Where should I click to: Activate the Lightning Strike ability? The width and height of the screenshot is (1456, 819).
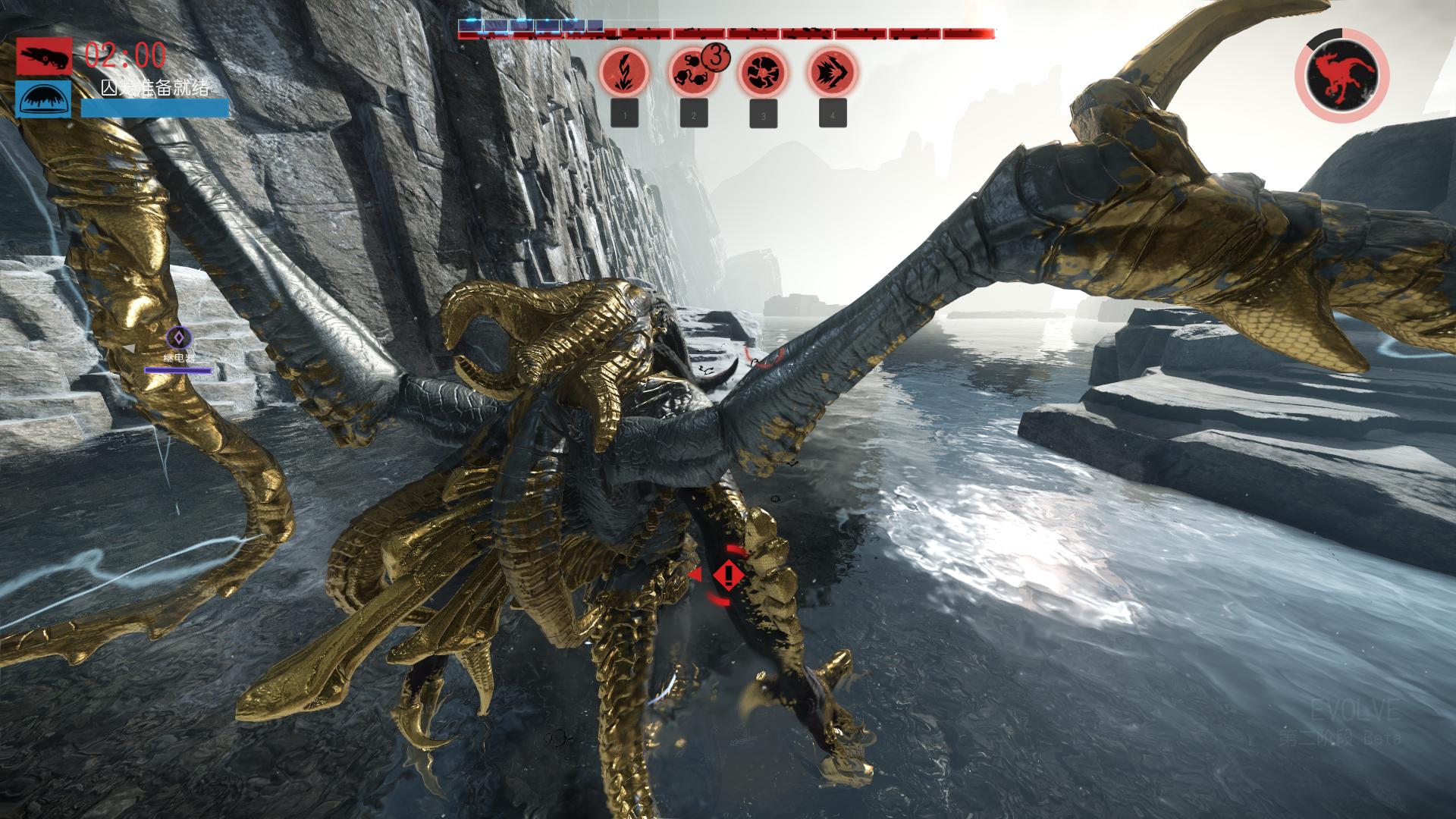(x=624, y=72)
